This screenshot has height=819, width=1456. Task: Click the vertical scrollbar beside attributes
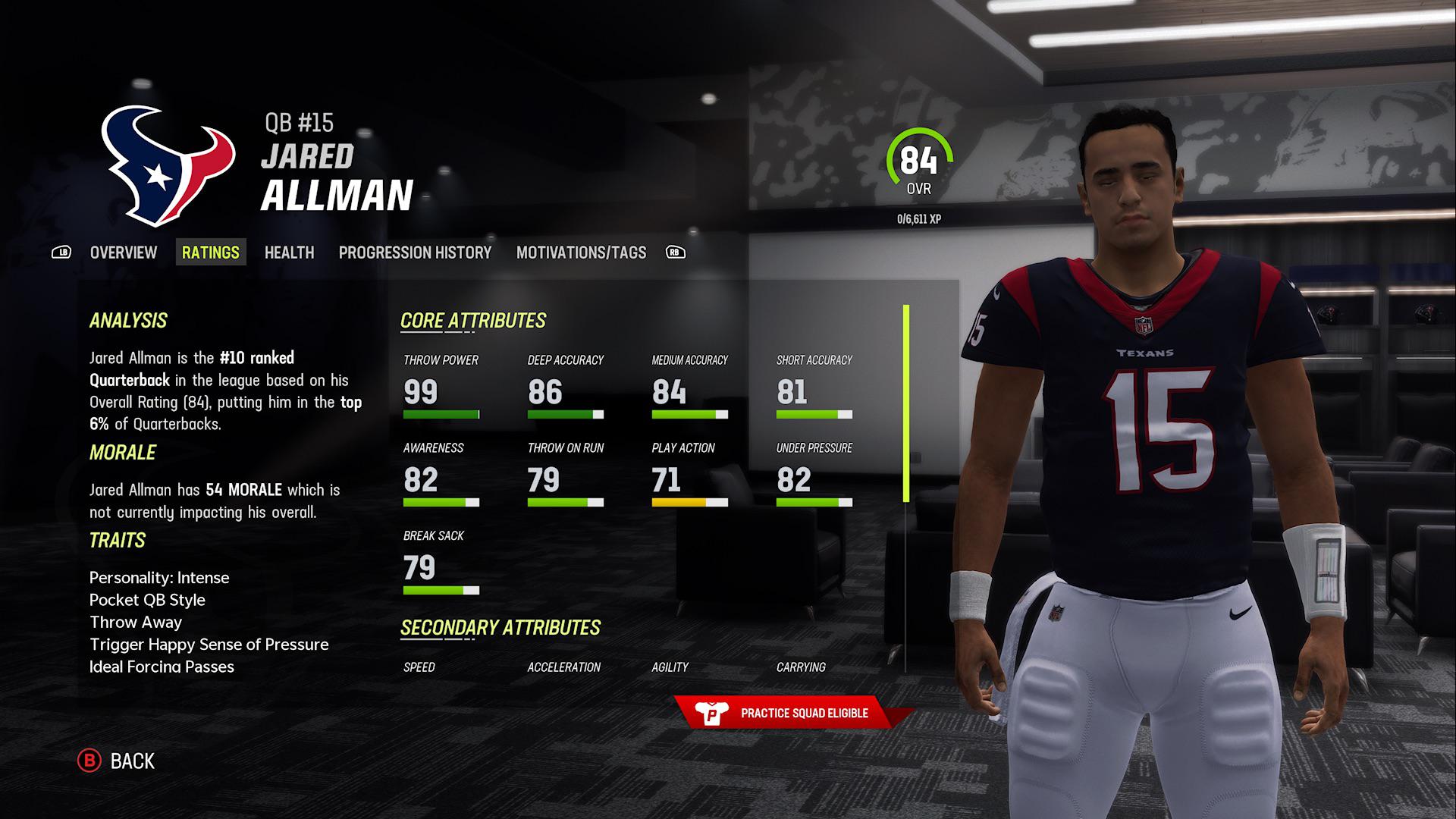(x=905, y=402)
